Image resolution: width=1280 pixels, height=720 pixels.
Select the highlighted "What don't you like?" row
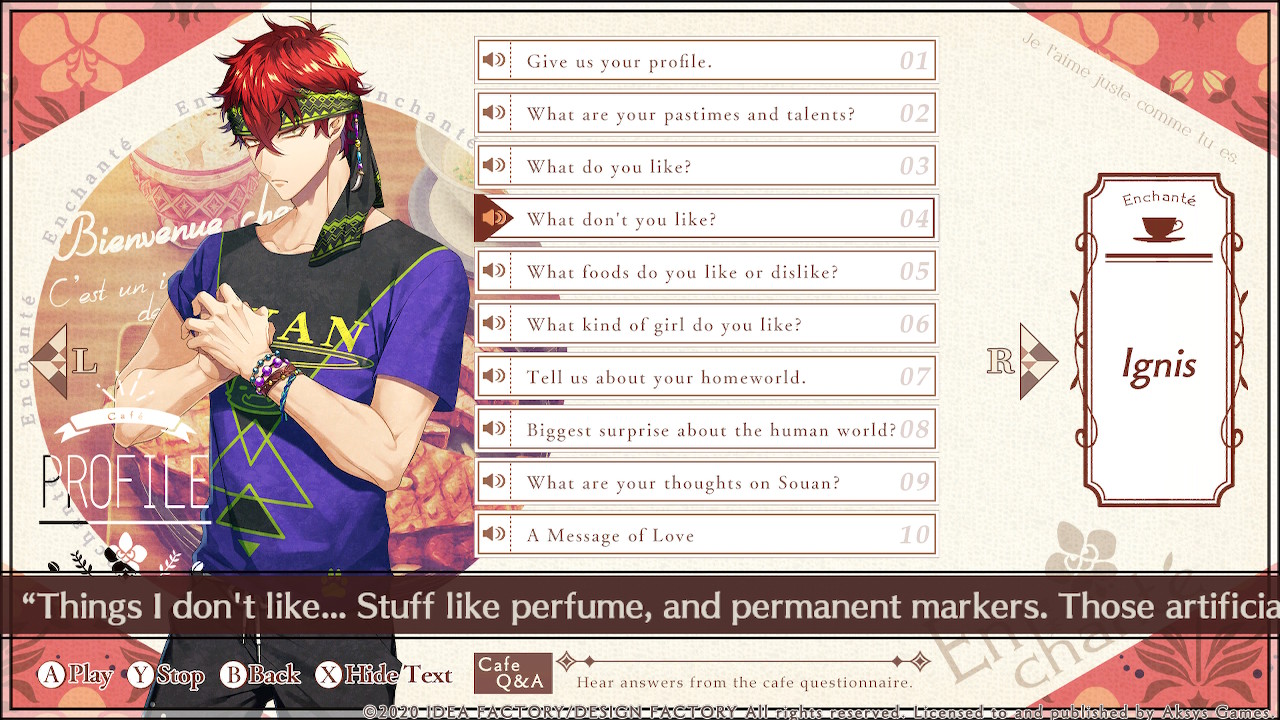(705, 219)
